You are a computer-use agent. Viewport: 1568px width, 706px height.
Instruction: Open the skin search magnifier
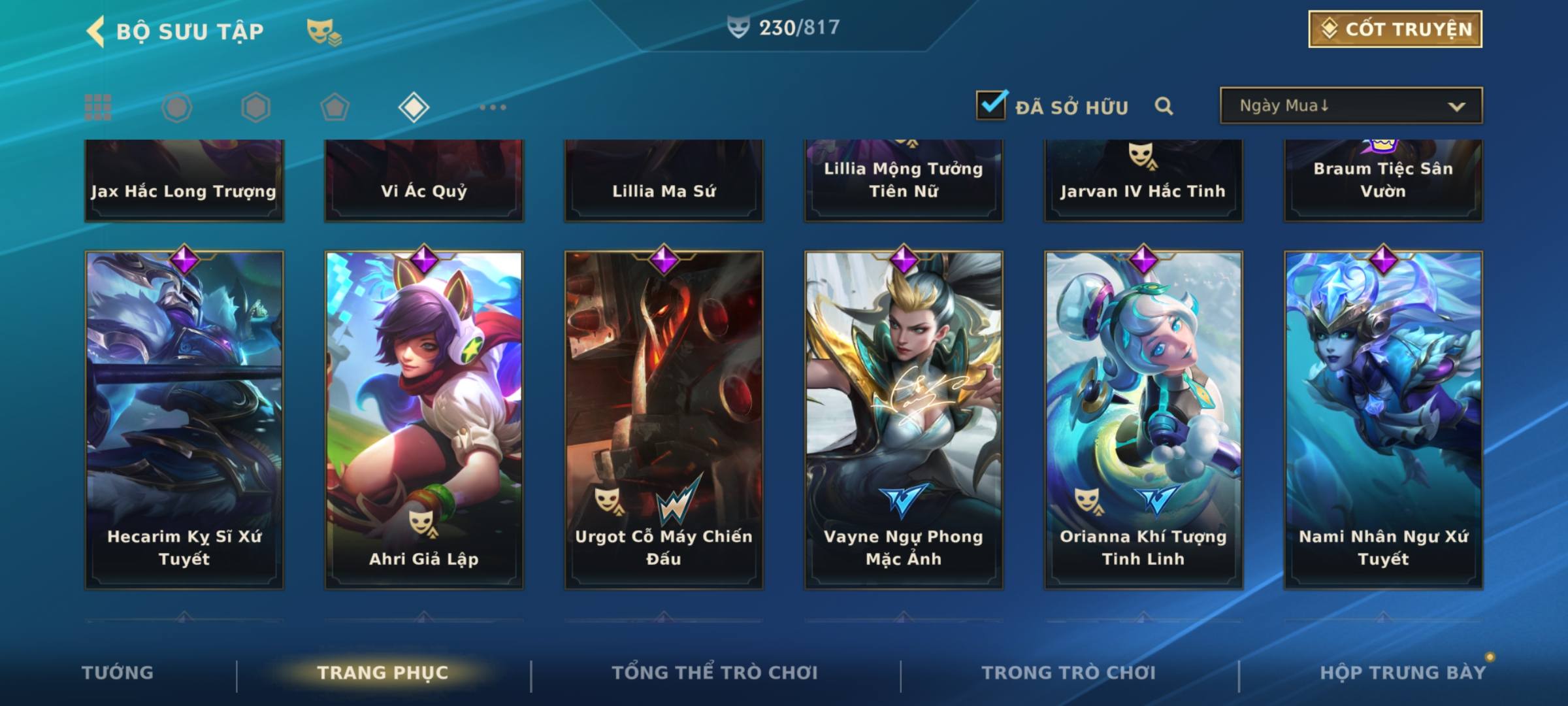coord(1164,106)
